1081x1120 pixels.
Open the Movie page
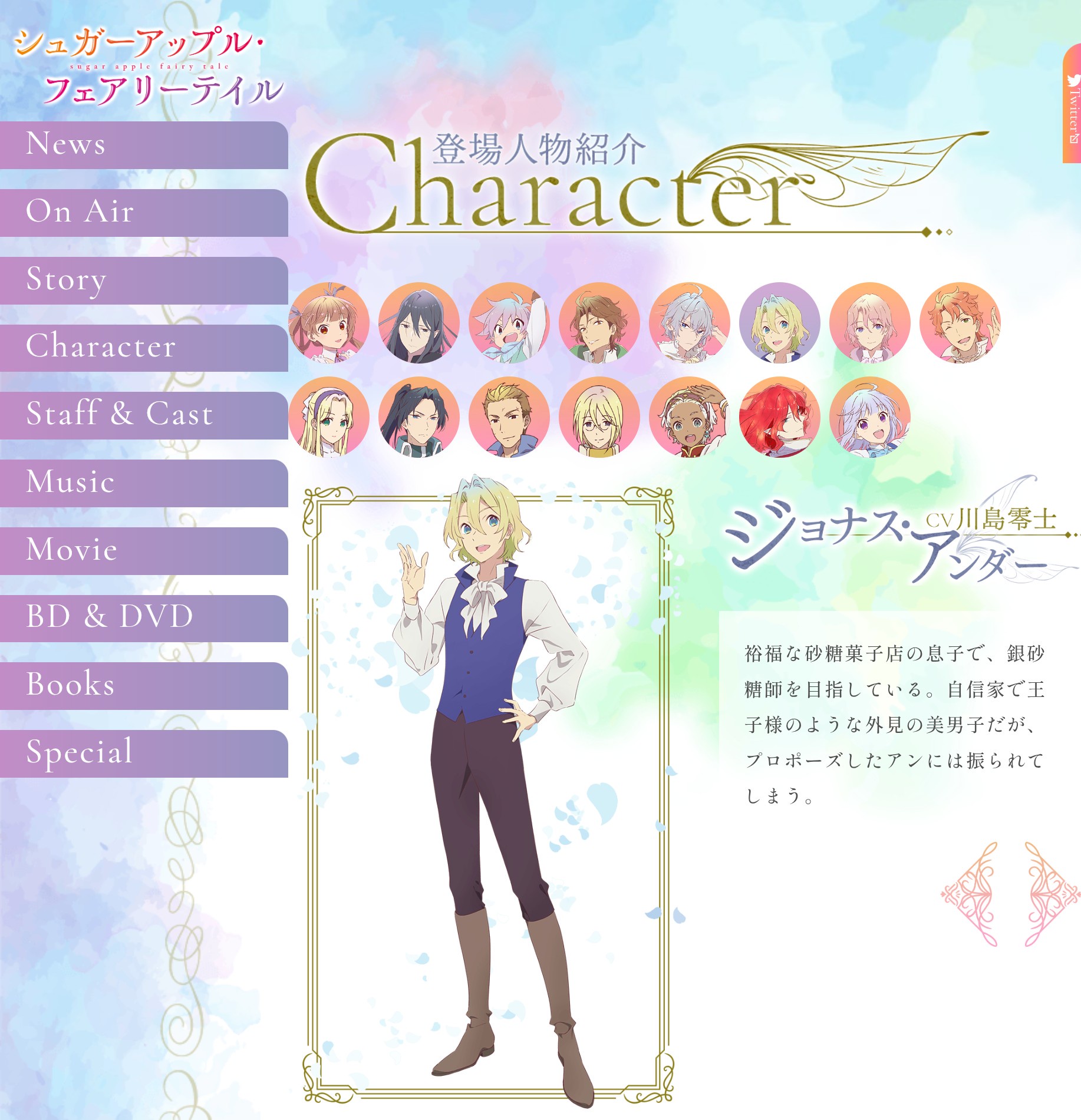(x=144, y=551)
